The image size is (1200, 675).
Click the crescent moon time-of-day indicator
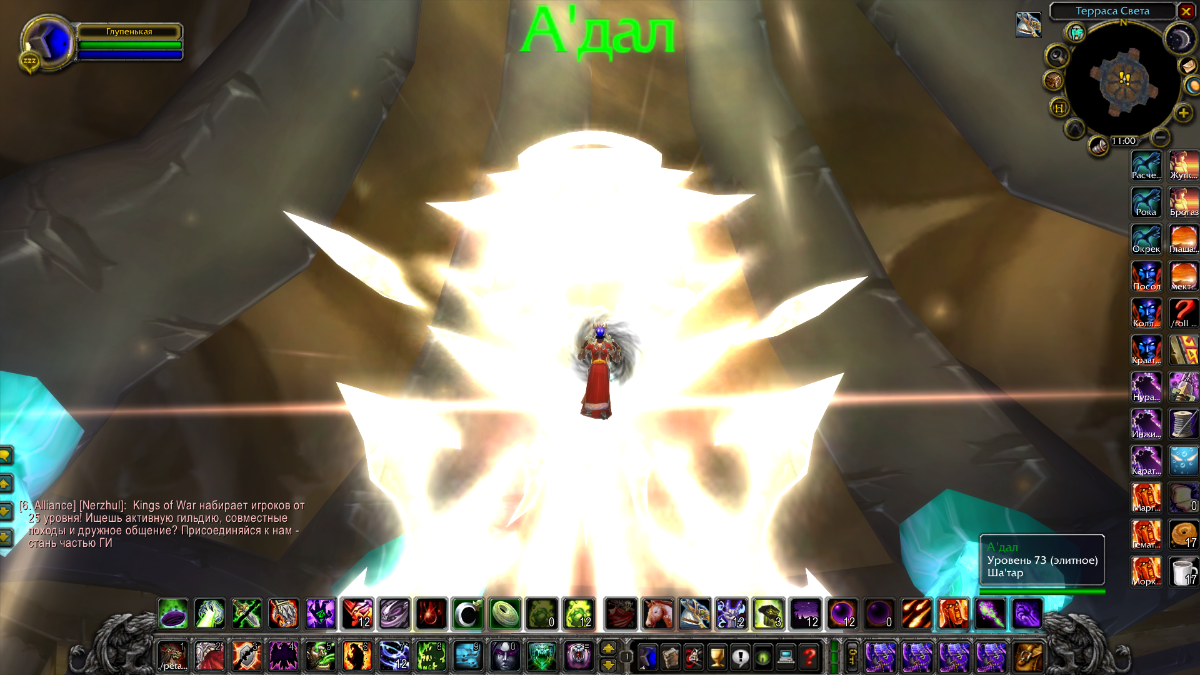click(x=1177, y=38)
